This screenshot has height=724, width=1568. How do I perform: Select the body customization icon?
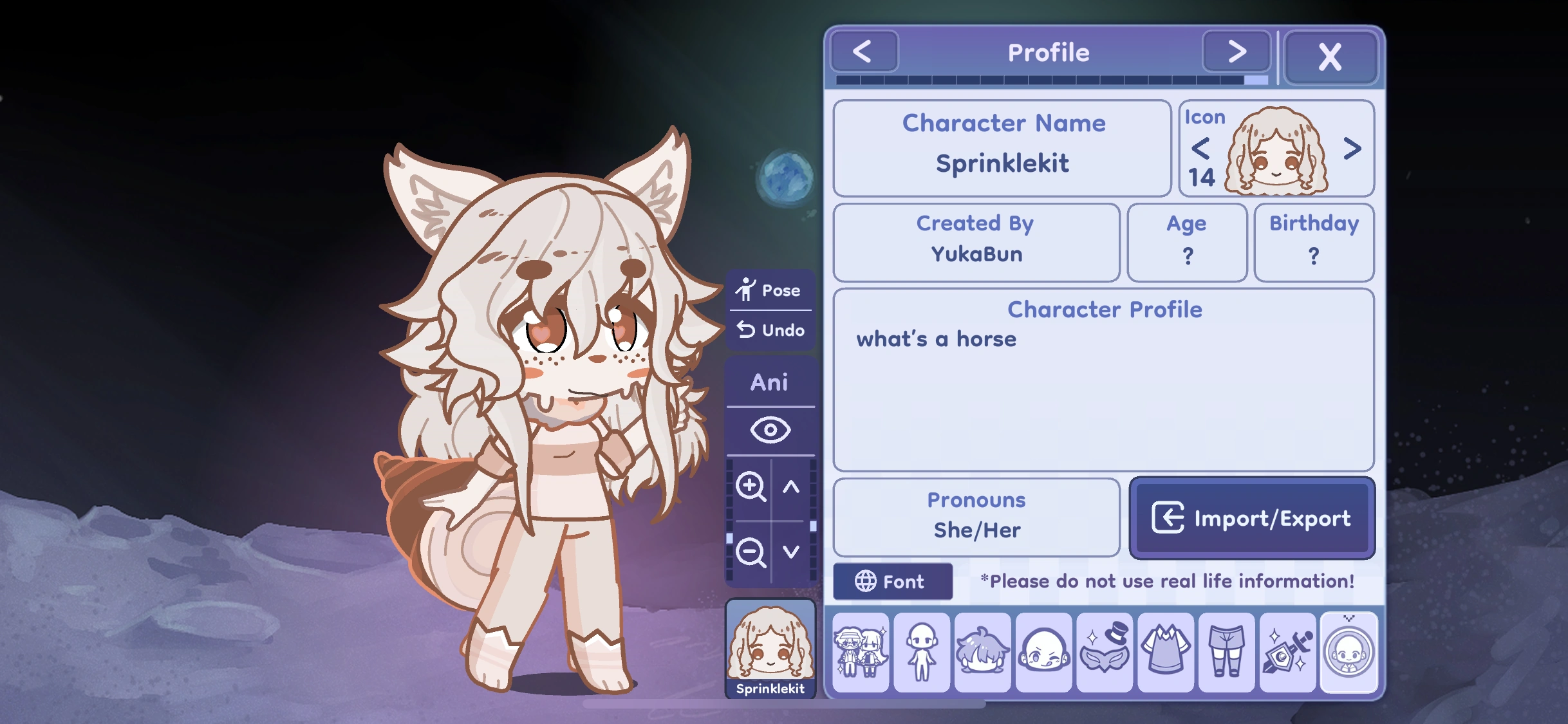point(921,653)
